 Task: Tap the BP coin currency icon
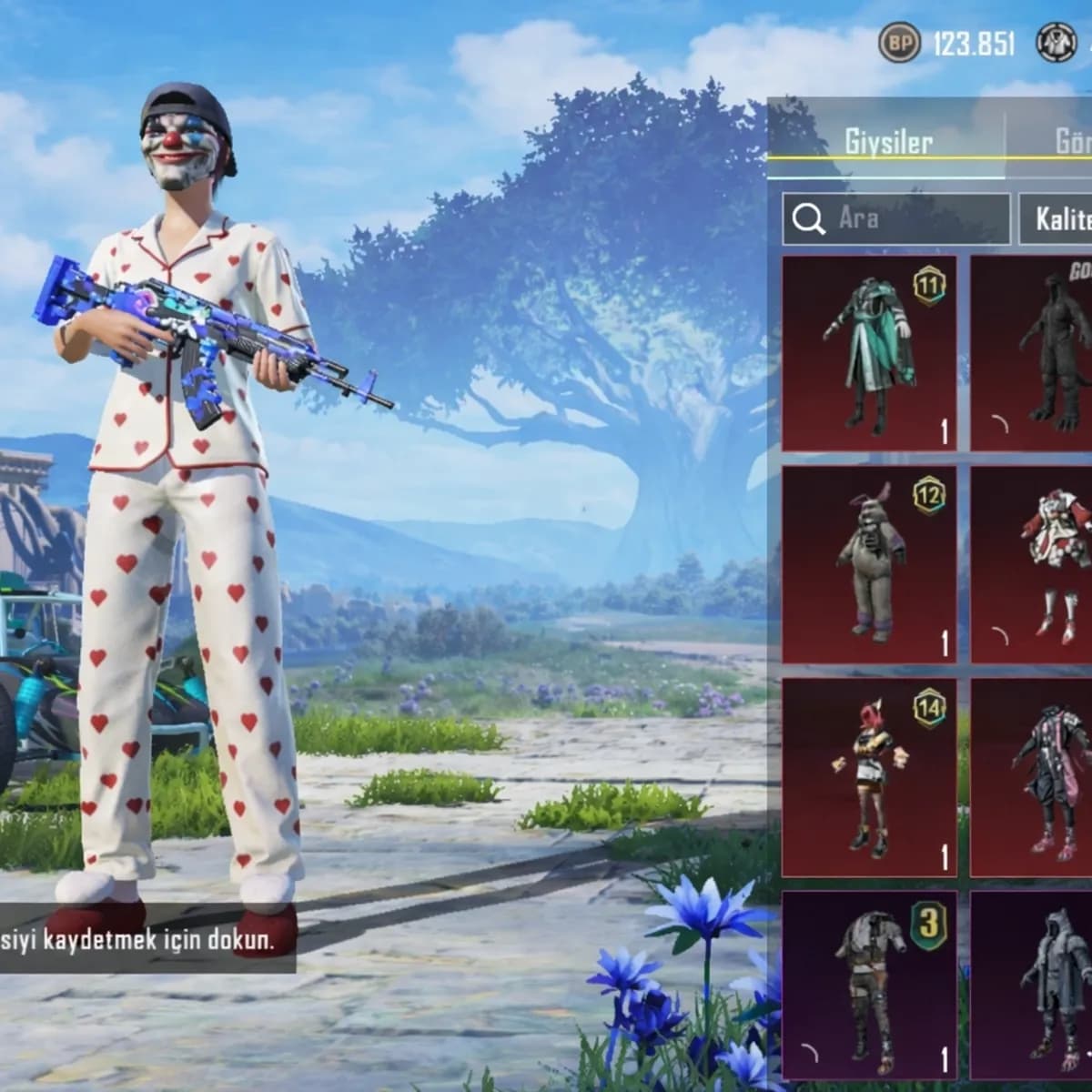[x=899, y=43]
